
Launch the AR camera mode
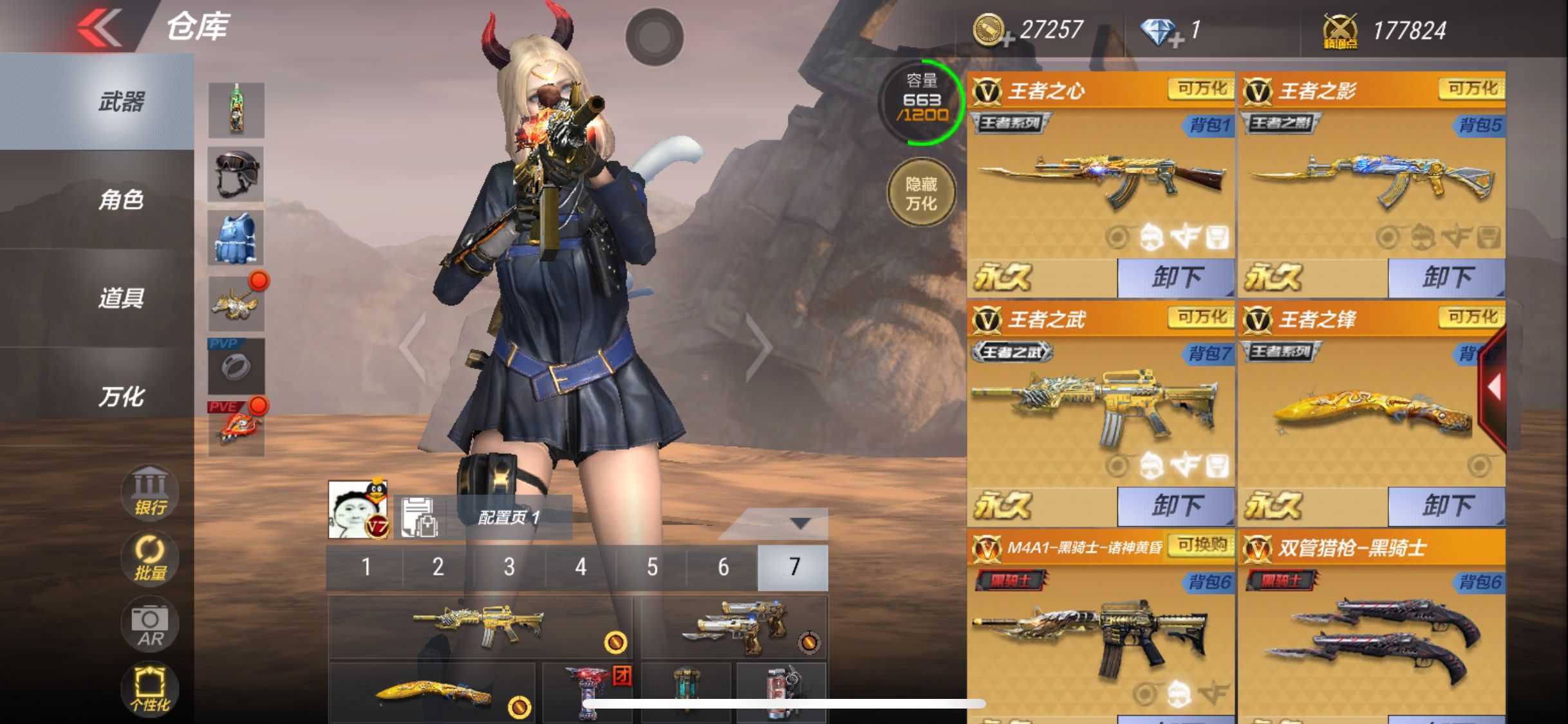[149, 624]
